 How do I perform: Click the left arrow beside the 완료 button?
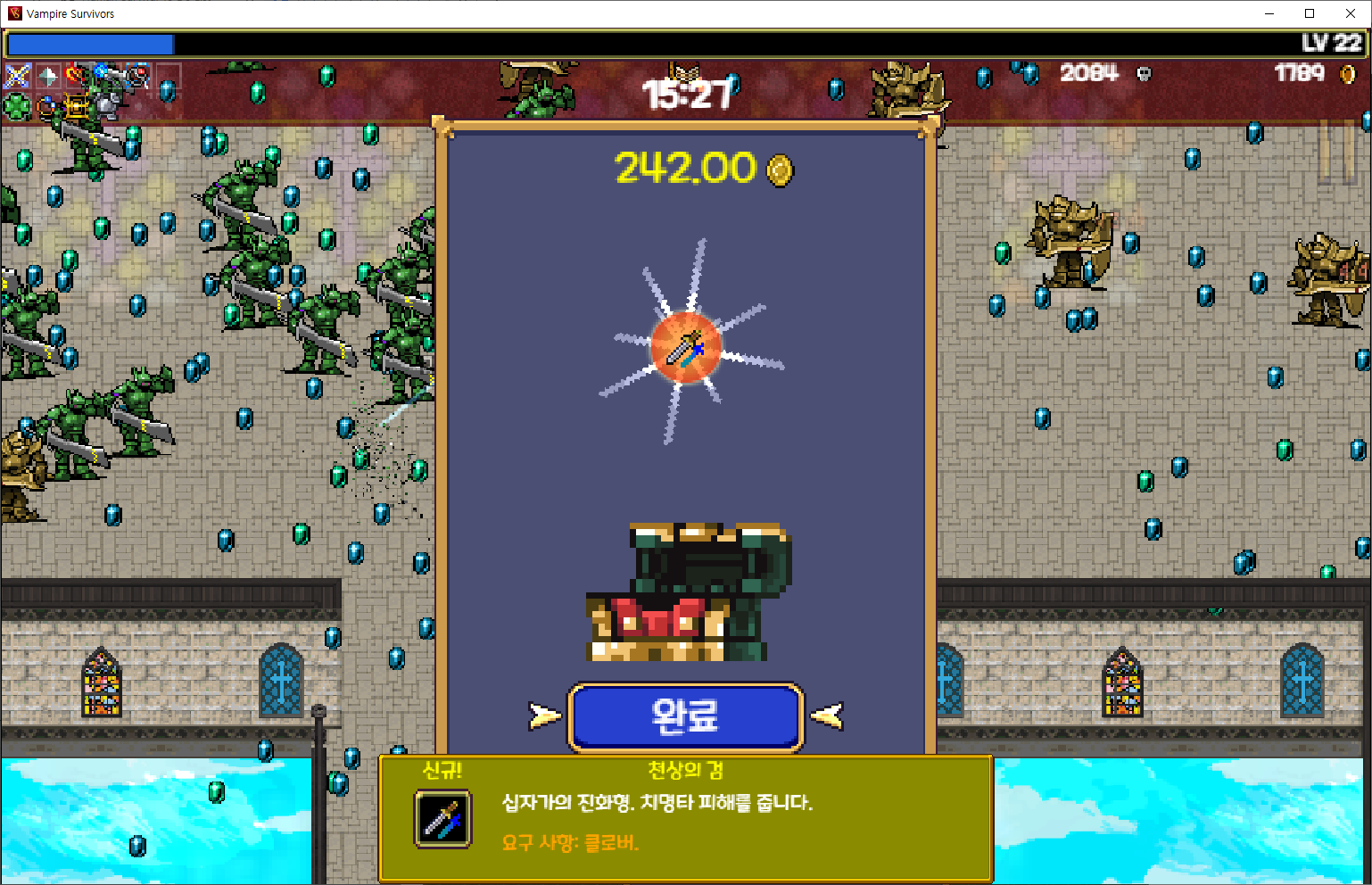coord(544,715)
